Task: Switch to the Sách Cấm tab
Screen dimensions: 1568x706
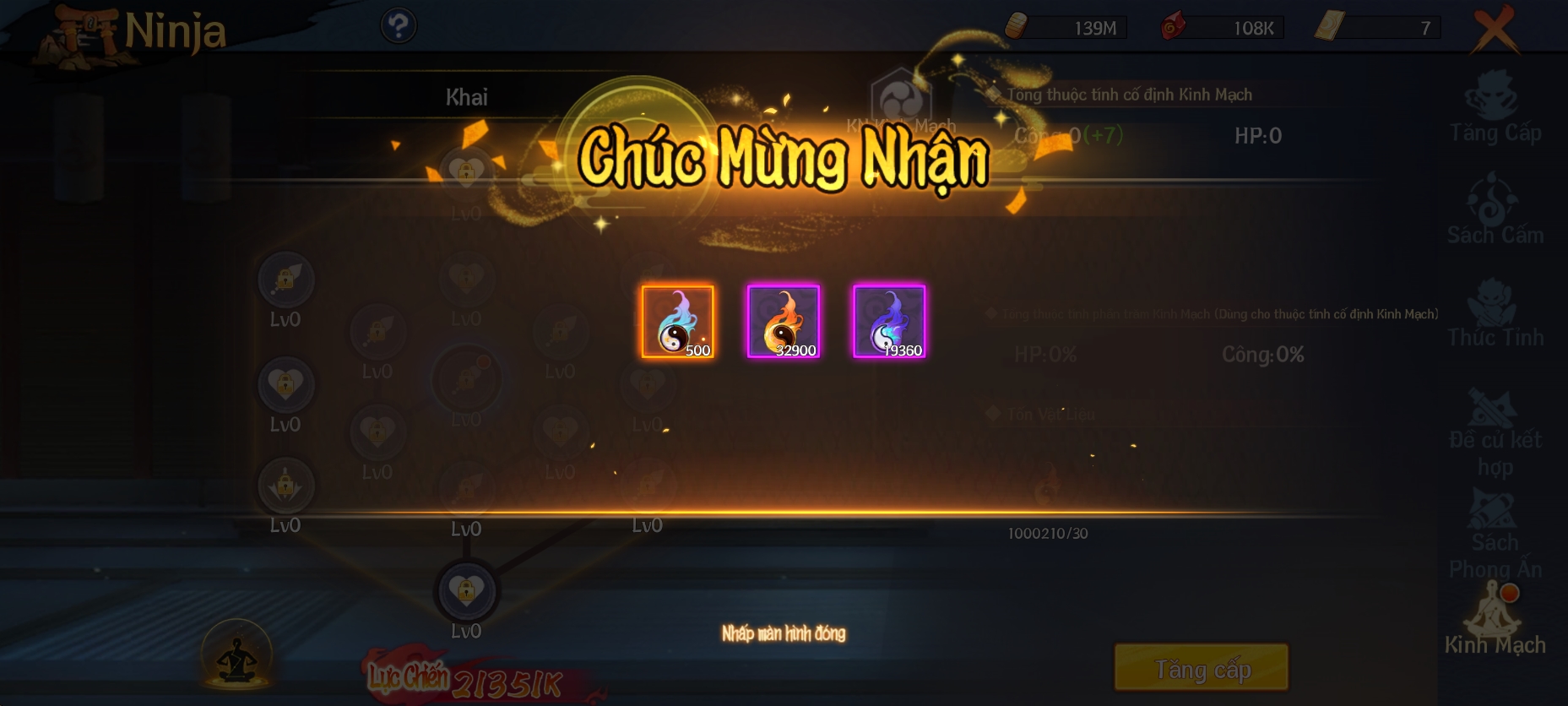Action: point(1495,211)
